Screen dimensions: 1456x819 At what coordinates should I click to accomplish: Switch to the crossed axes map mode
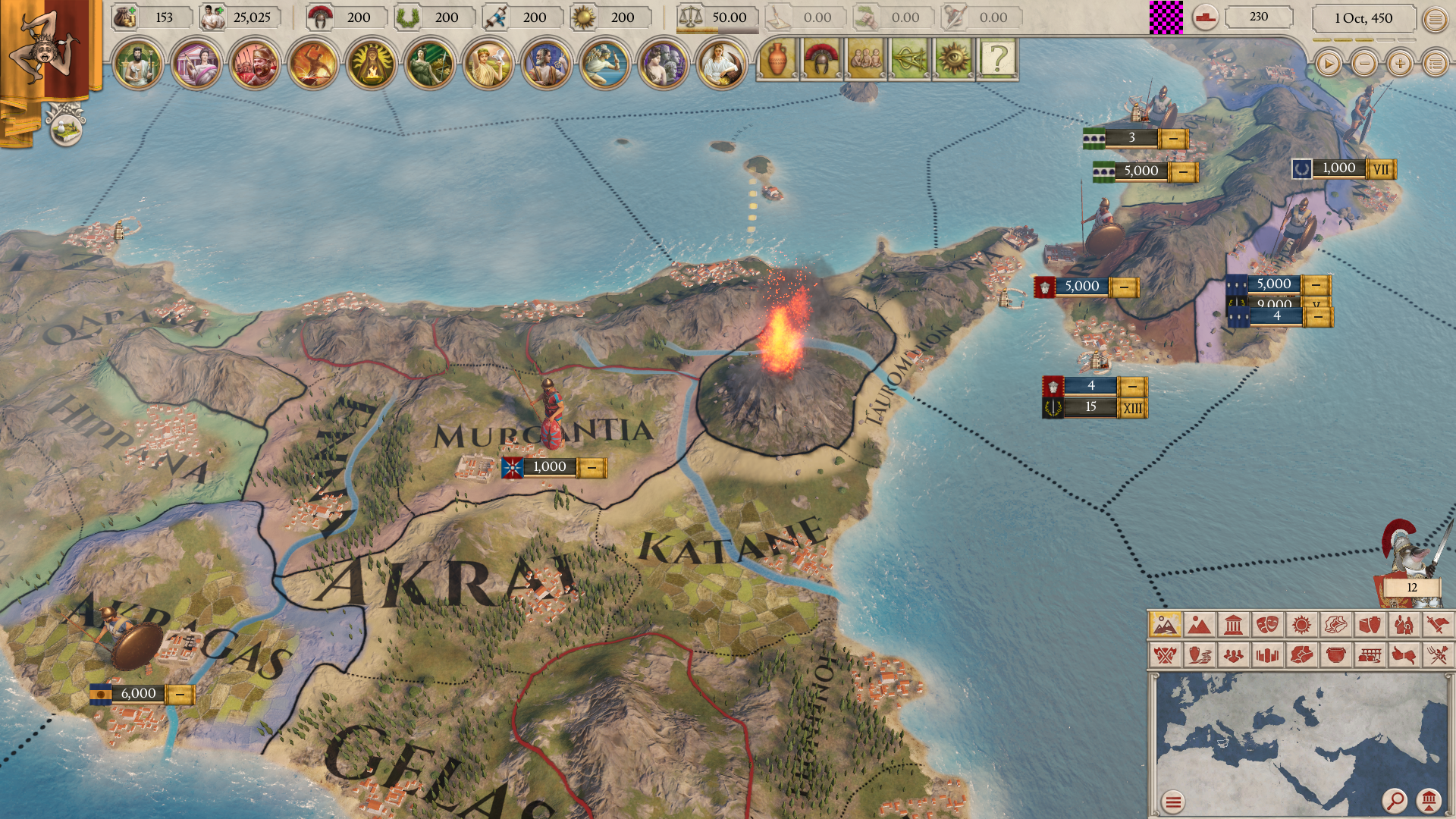coord(1165,654)
